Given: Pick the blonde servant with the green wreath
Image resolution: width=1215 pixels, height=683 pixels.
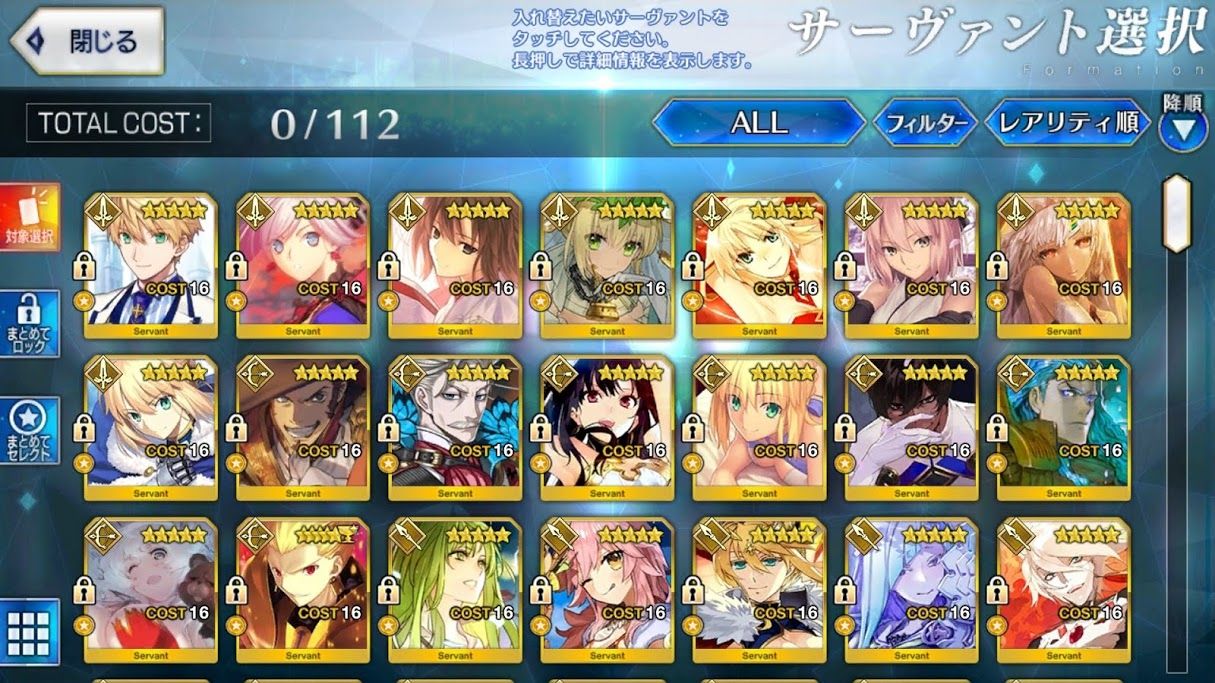Looking at the screenshot, I should [607, 264].
